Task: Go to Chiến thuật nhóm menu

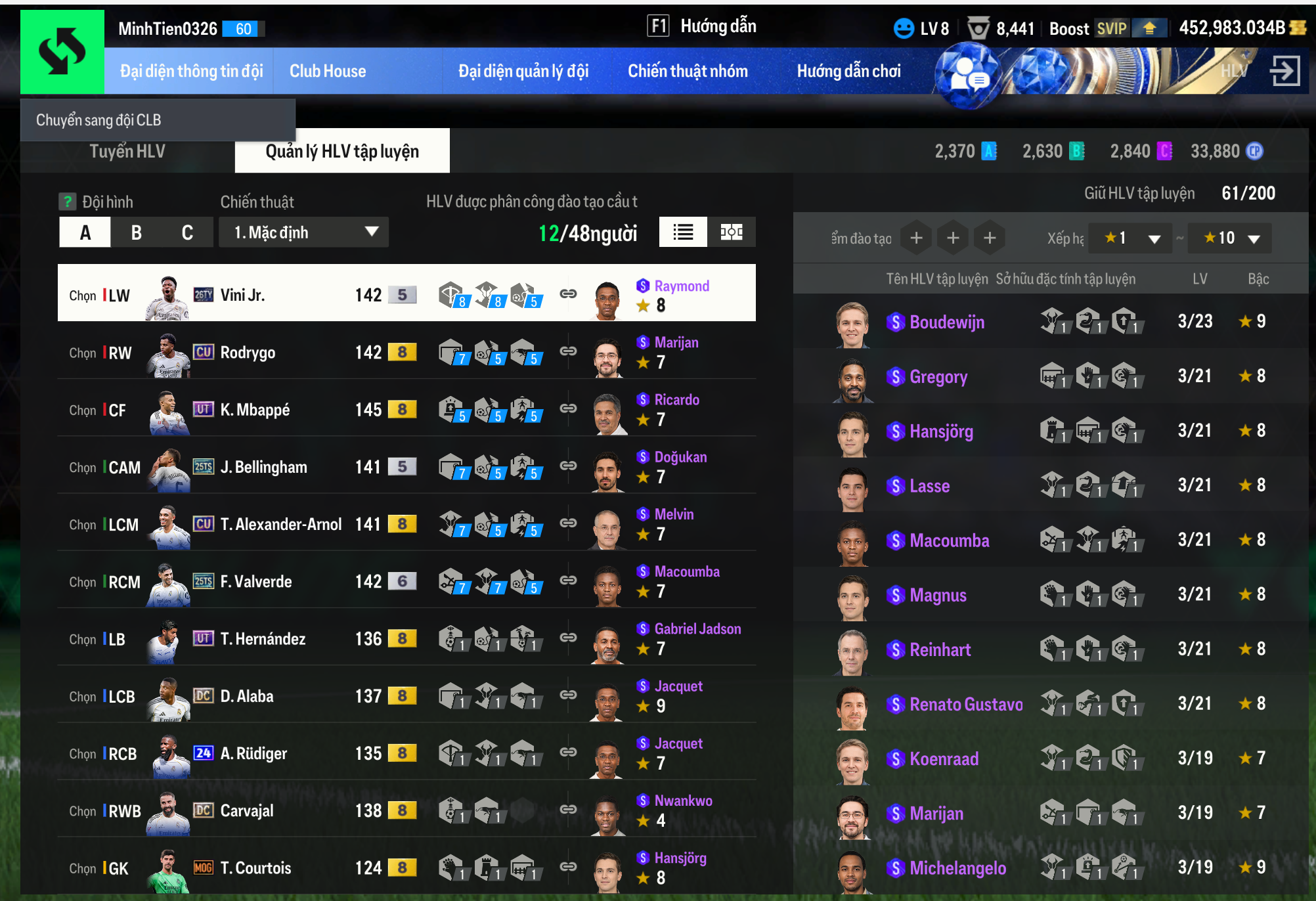Action: [x=688, y=71]
